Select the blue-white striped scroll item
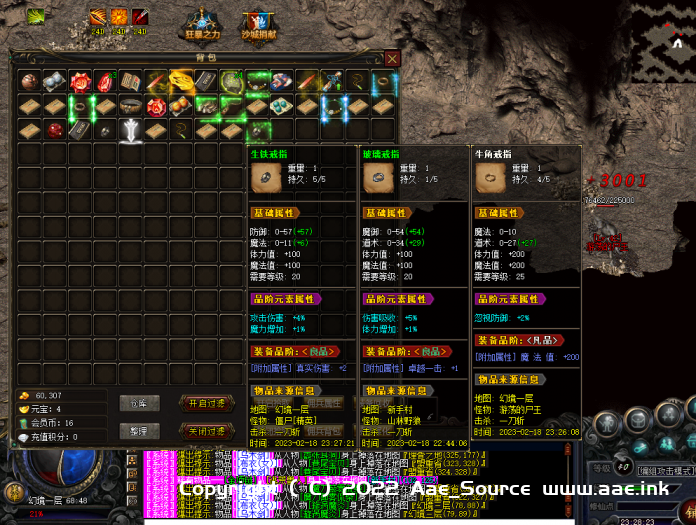Screen dimensions: 696x525 pos(281,81)
